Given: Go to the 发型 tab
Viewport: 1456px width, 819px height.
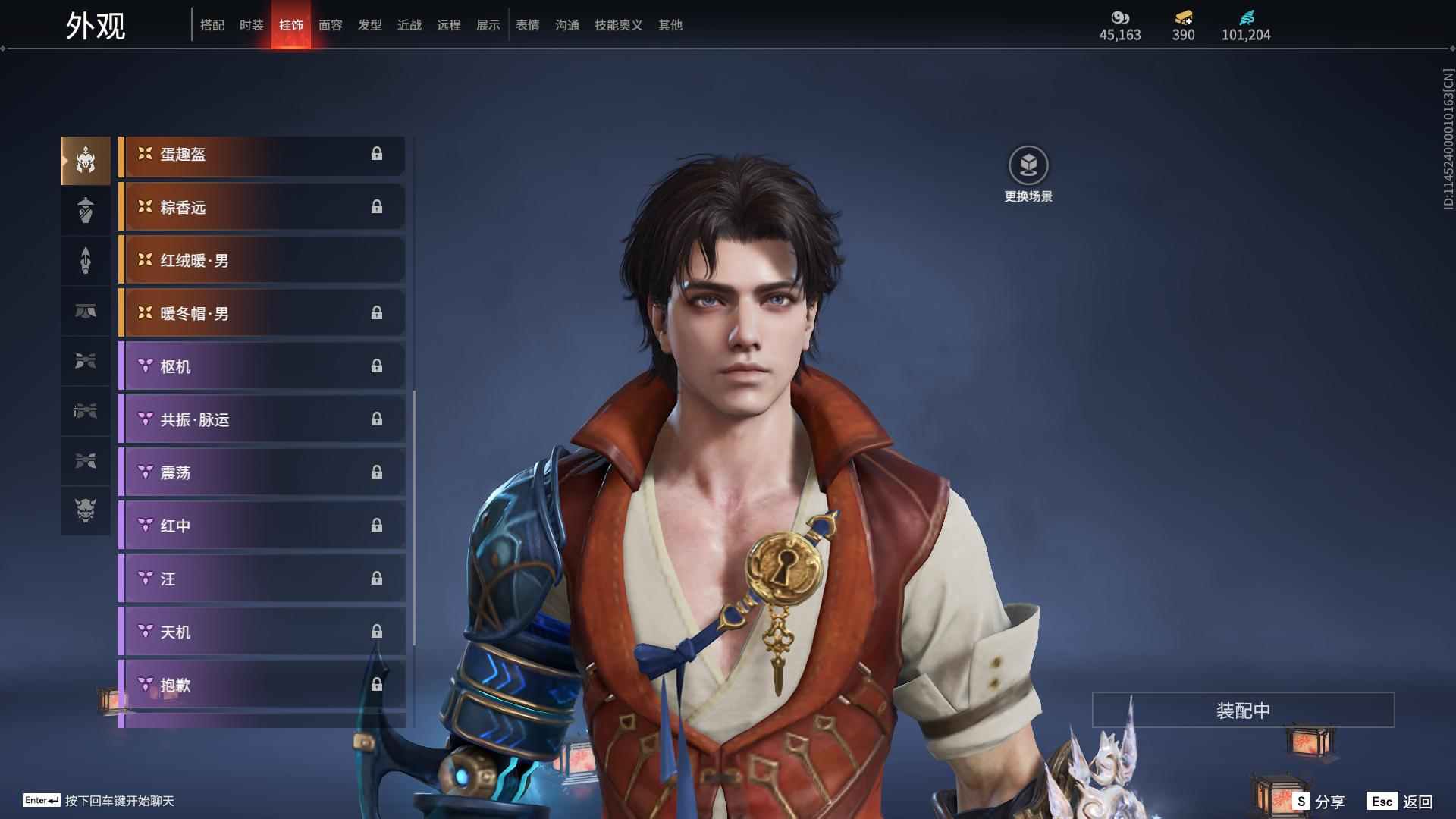Looking at the screenshot, I should pos(369,25).
